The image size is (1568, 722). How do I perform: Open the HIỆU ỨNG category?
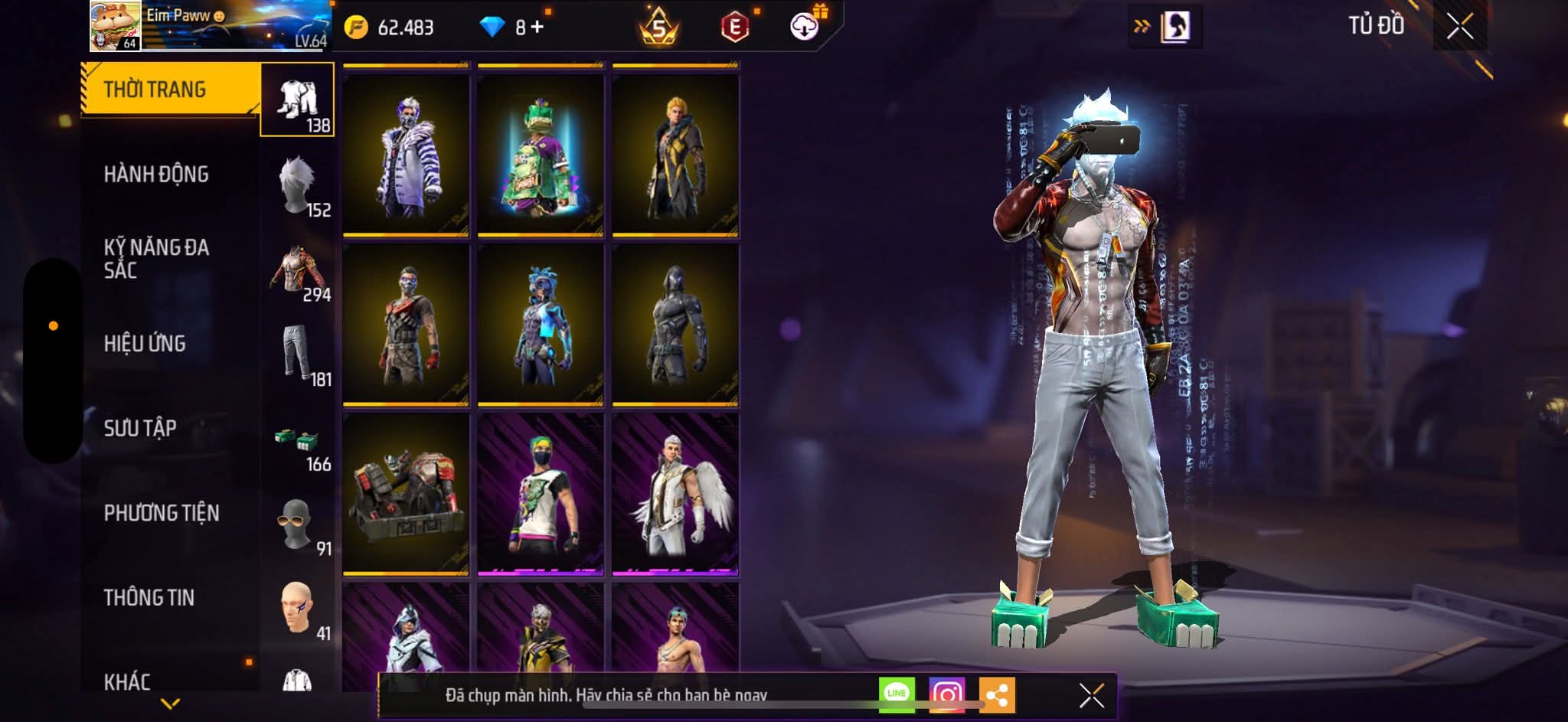pyautogui.click(x=145, y=344)
